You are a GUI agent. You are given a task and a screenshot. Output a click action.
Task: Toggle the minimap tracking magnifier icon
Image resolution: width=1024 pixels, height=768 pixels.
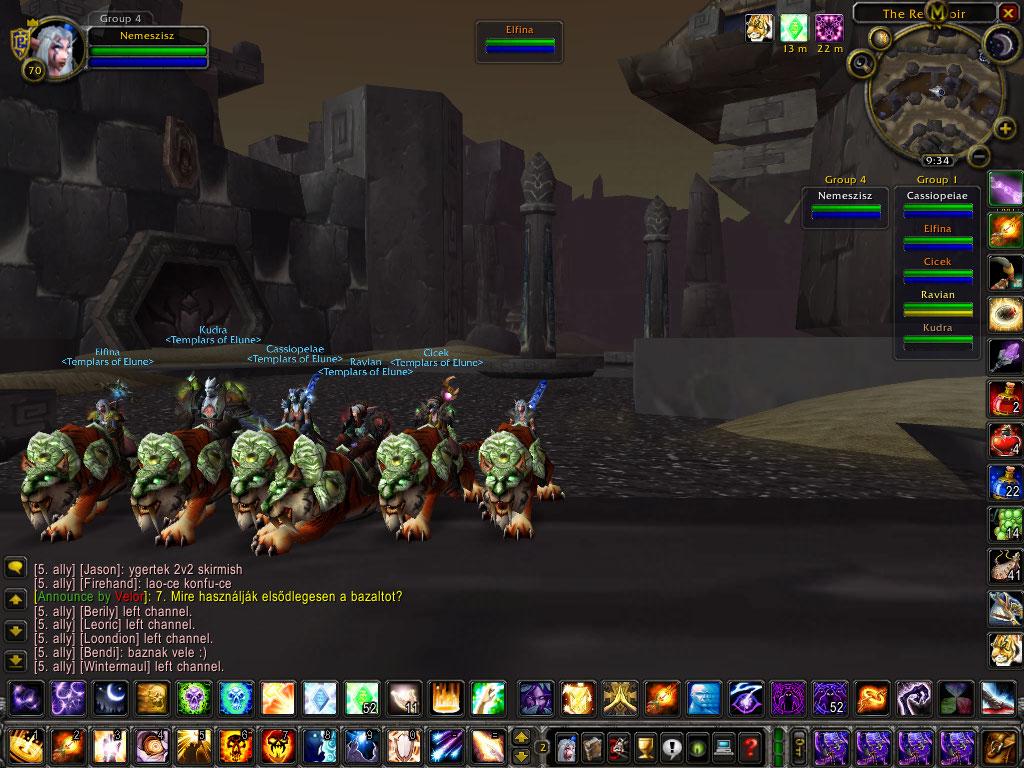860,63
